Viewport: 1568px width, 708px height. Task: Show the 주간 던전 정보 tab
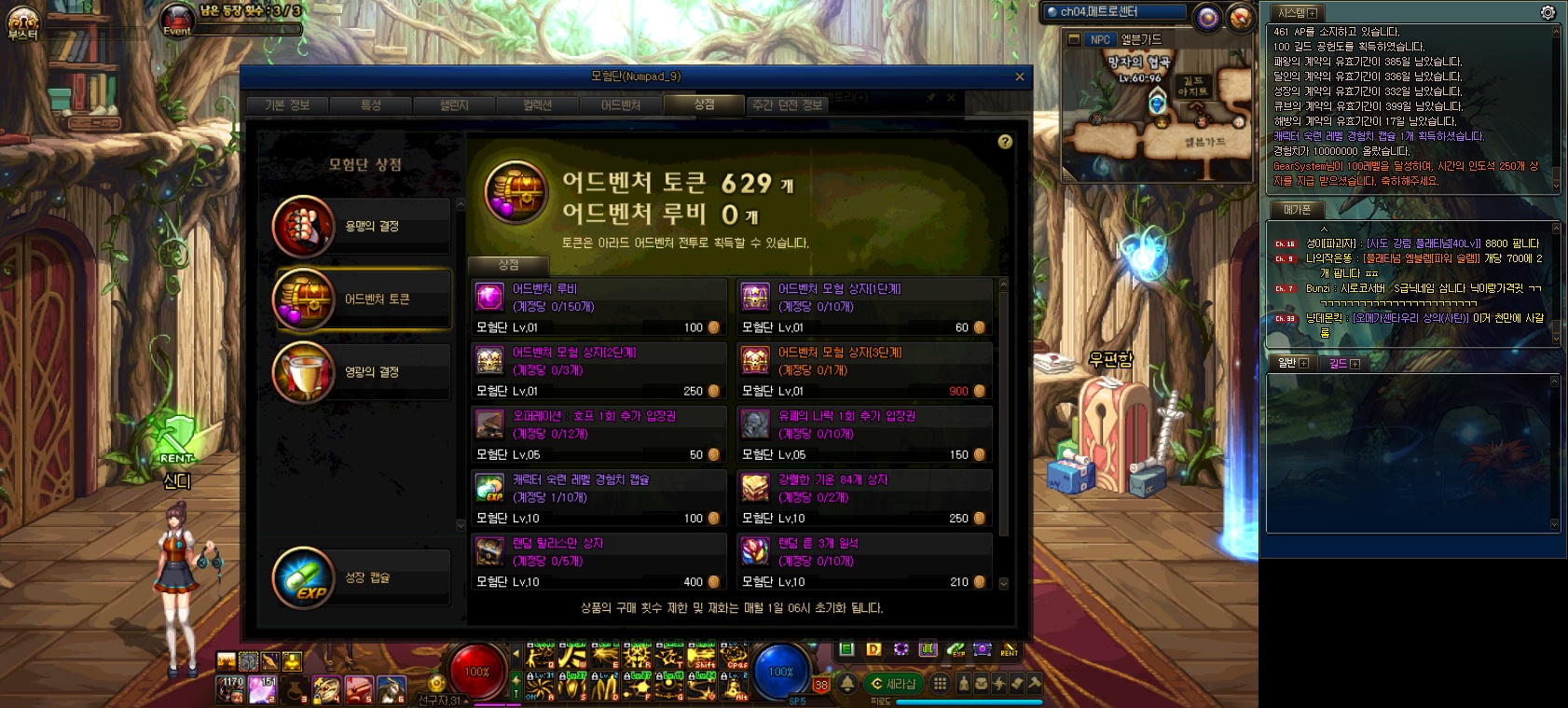(787, 105)
